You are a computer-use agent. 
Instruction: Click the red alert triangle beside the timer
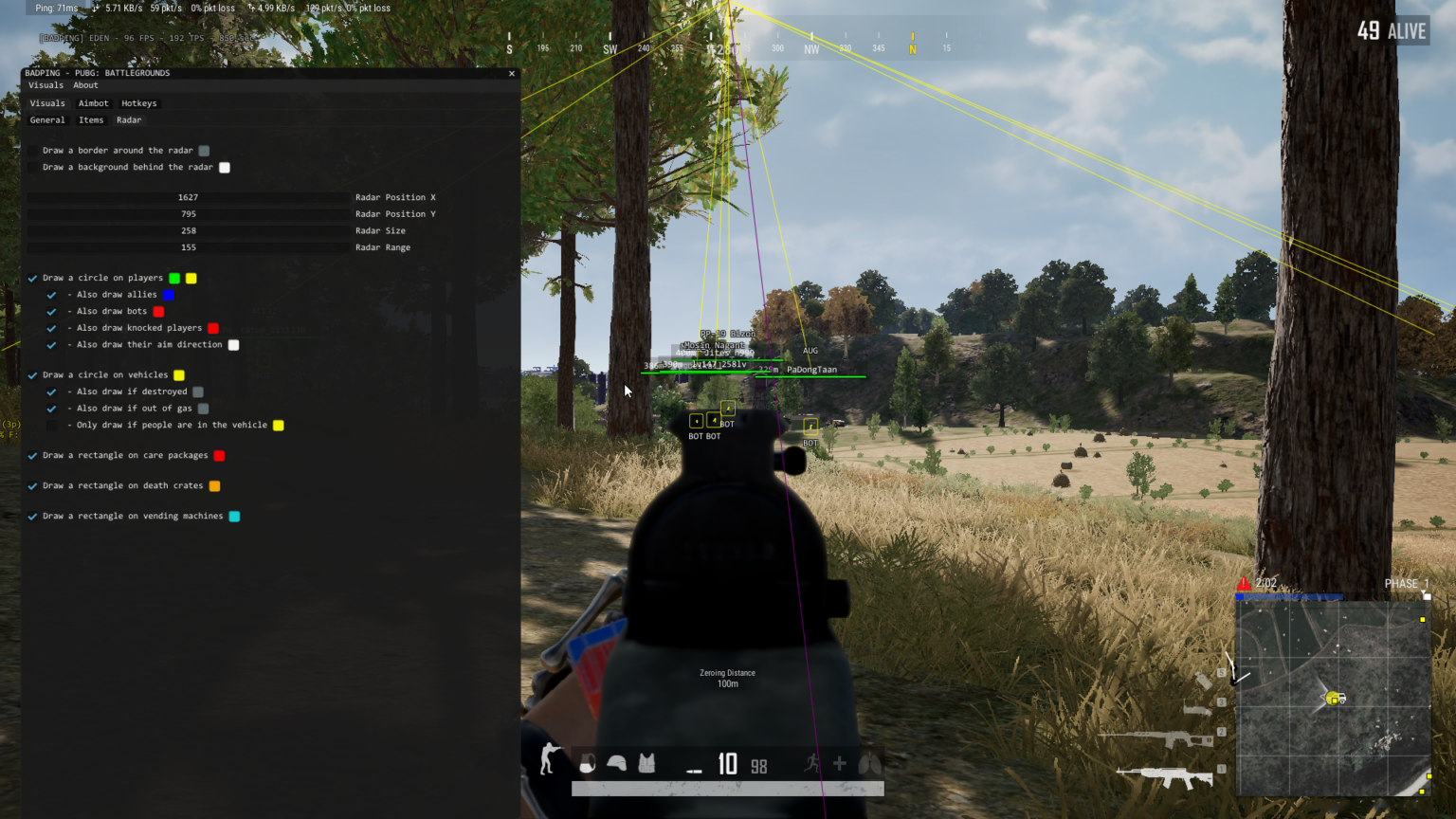(1244, 584)
